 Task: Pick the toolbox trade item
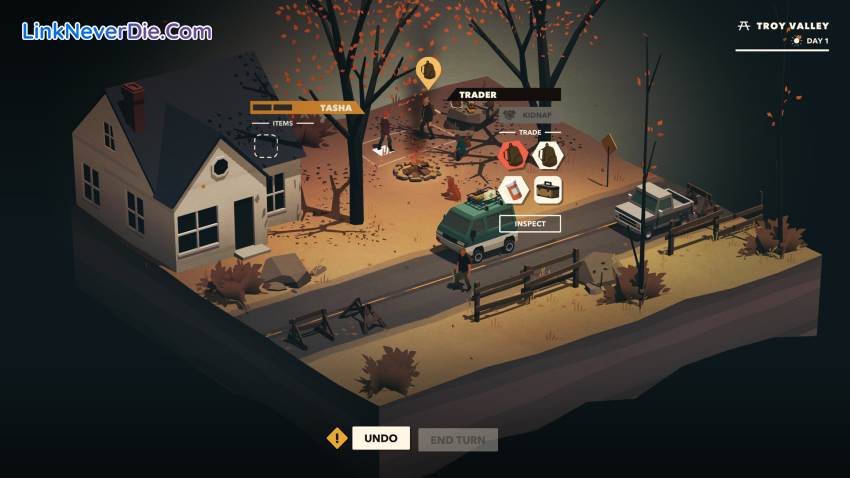tap(547, 189)
